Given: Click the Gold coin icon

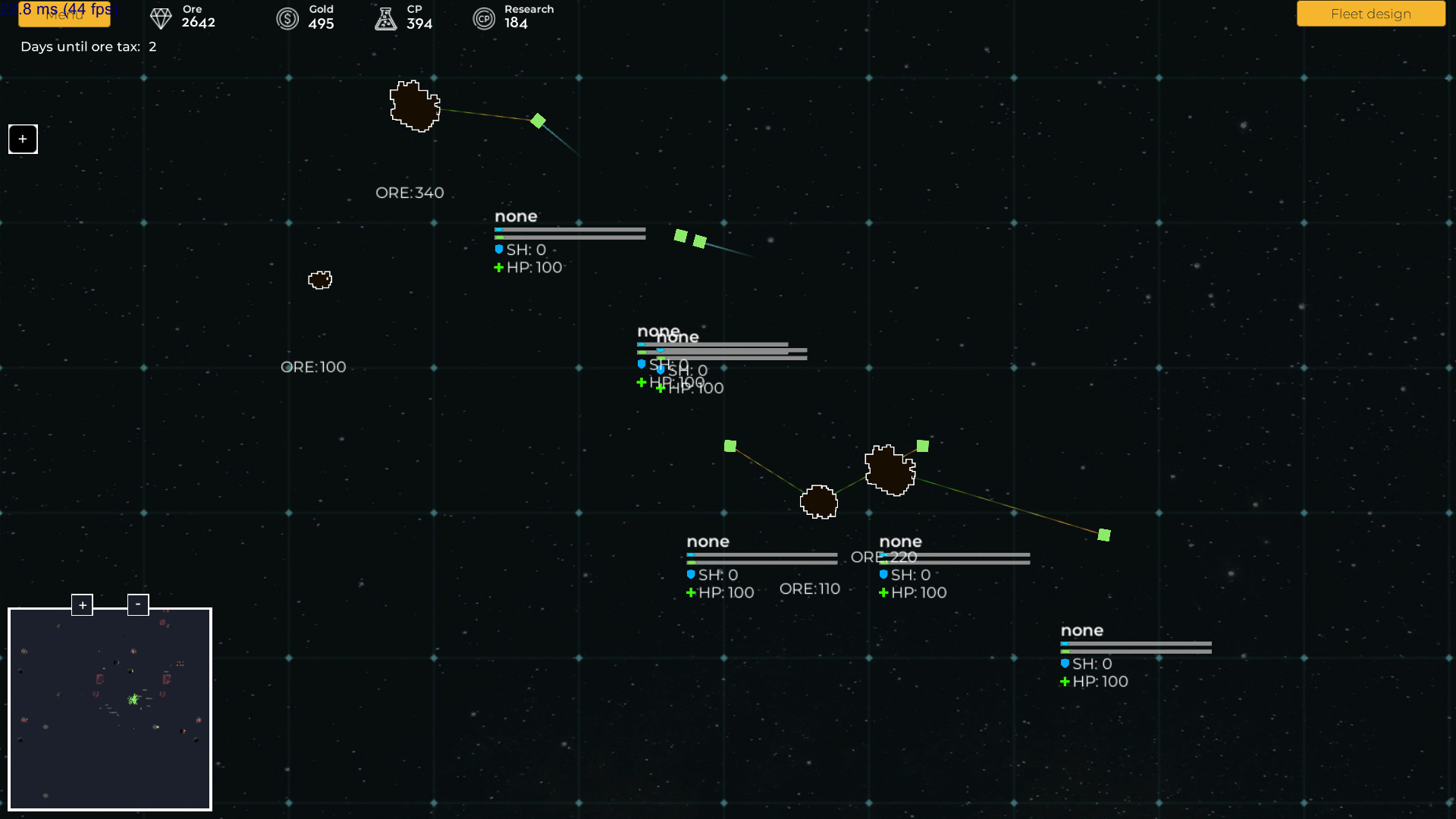Looking at the screenshot, I should click(x=287, y=18).
